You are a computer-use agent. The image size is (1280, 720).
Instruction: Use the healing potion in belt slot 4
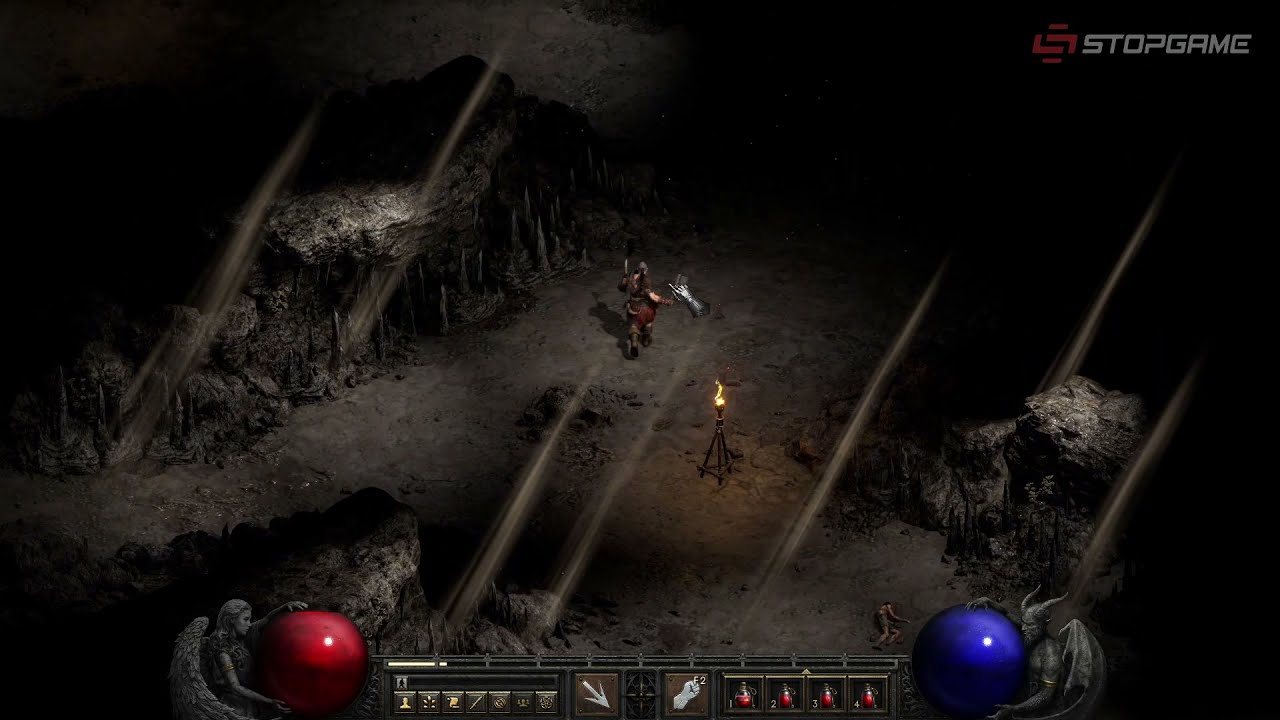[868, 694]
